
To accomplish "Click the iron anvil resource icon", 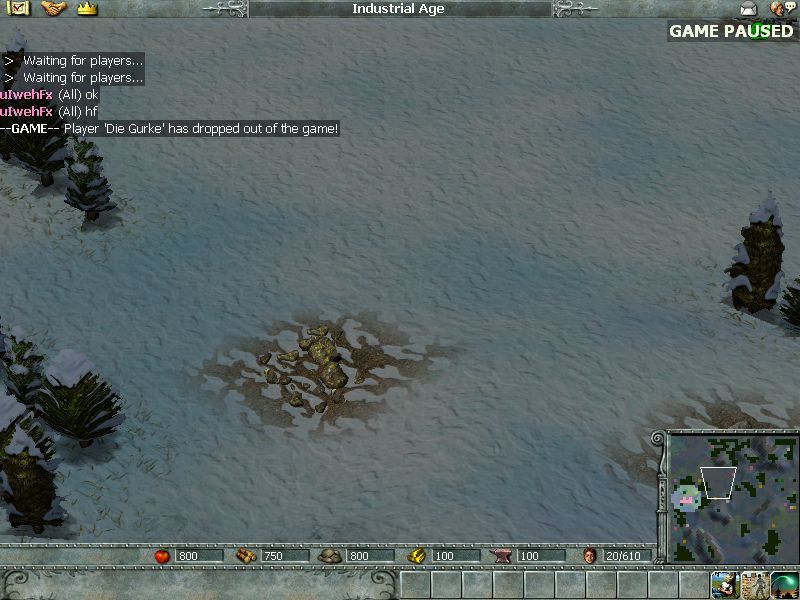I will (x=502, y=556).
